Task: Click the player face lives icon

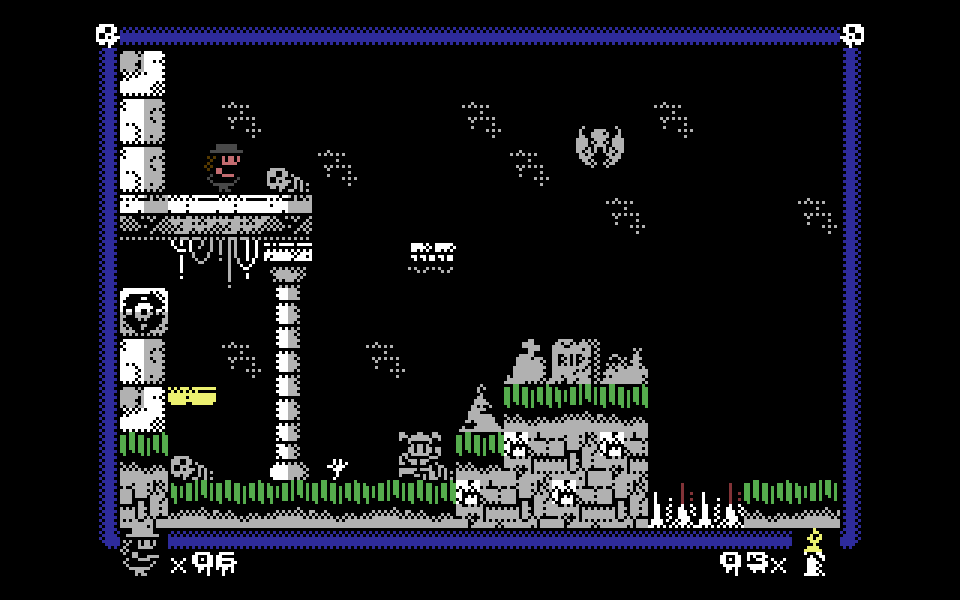Action: tap(141, 555)
